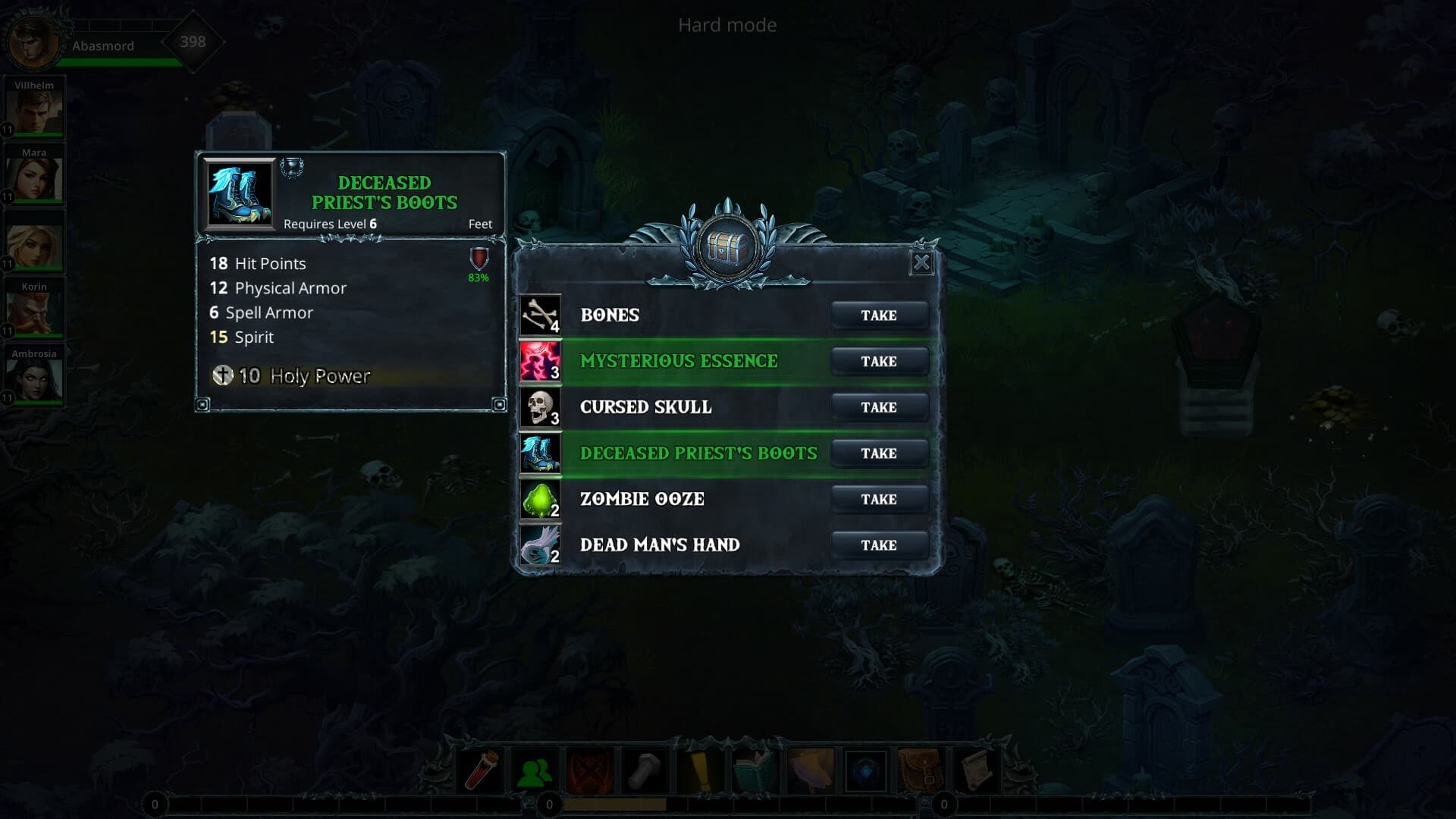The width and height of the screenshot is (1456, 819).
Task: Select the Zombie Ooze icon
Action: 540,499
